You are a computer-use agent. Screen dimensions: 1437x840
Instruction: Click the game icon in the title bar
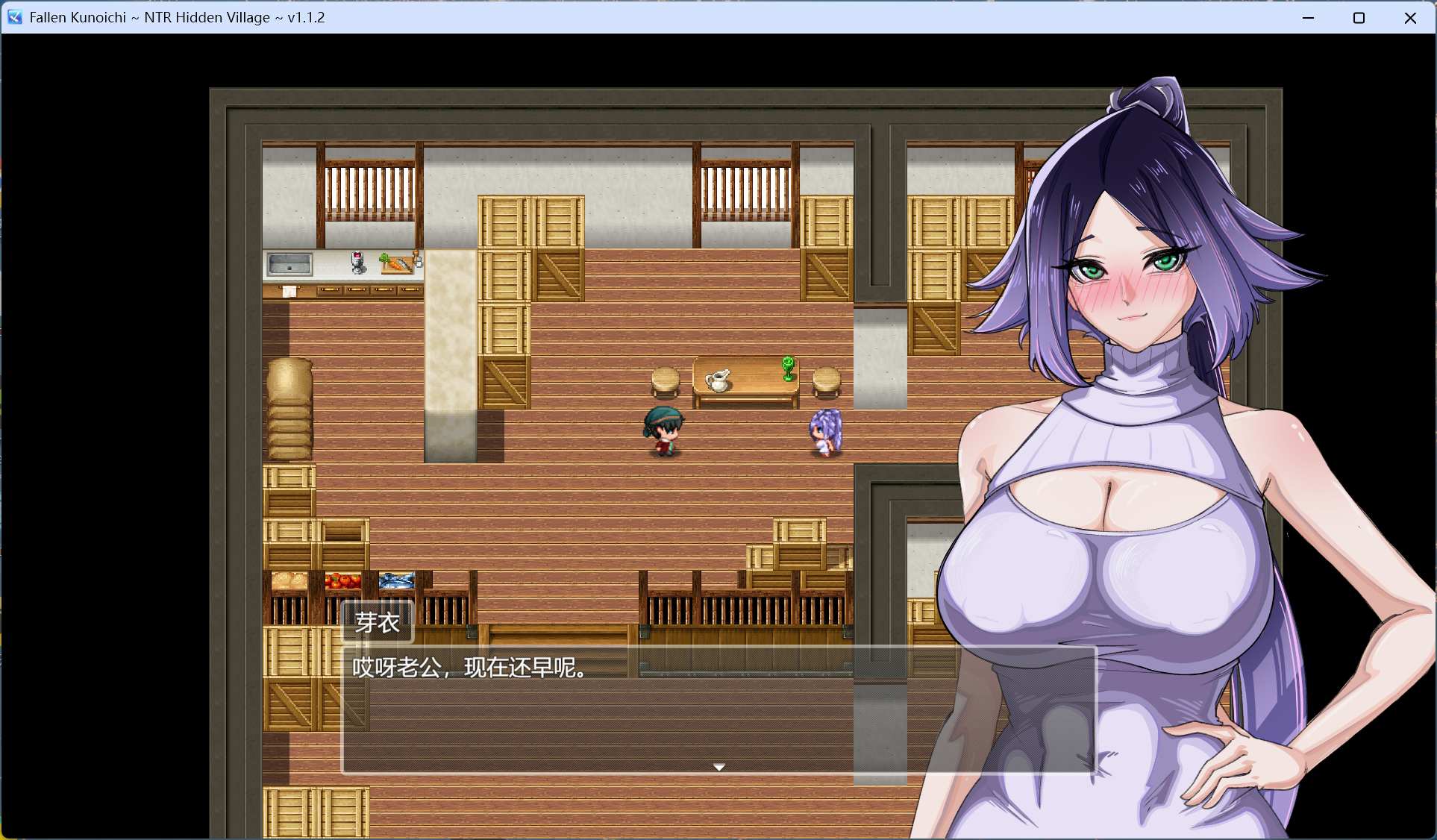coord(15,17)
